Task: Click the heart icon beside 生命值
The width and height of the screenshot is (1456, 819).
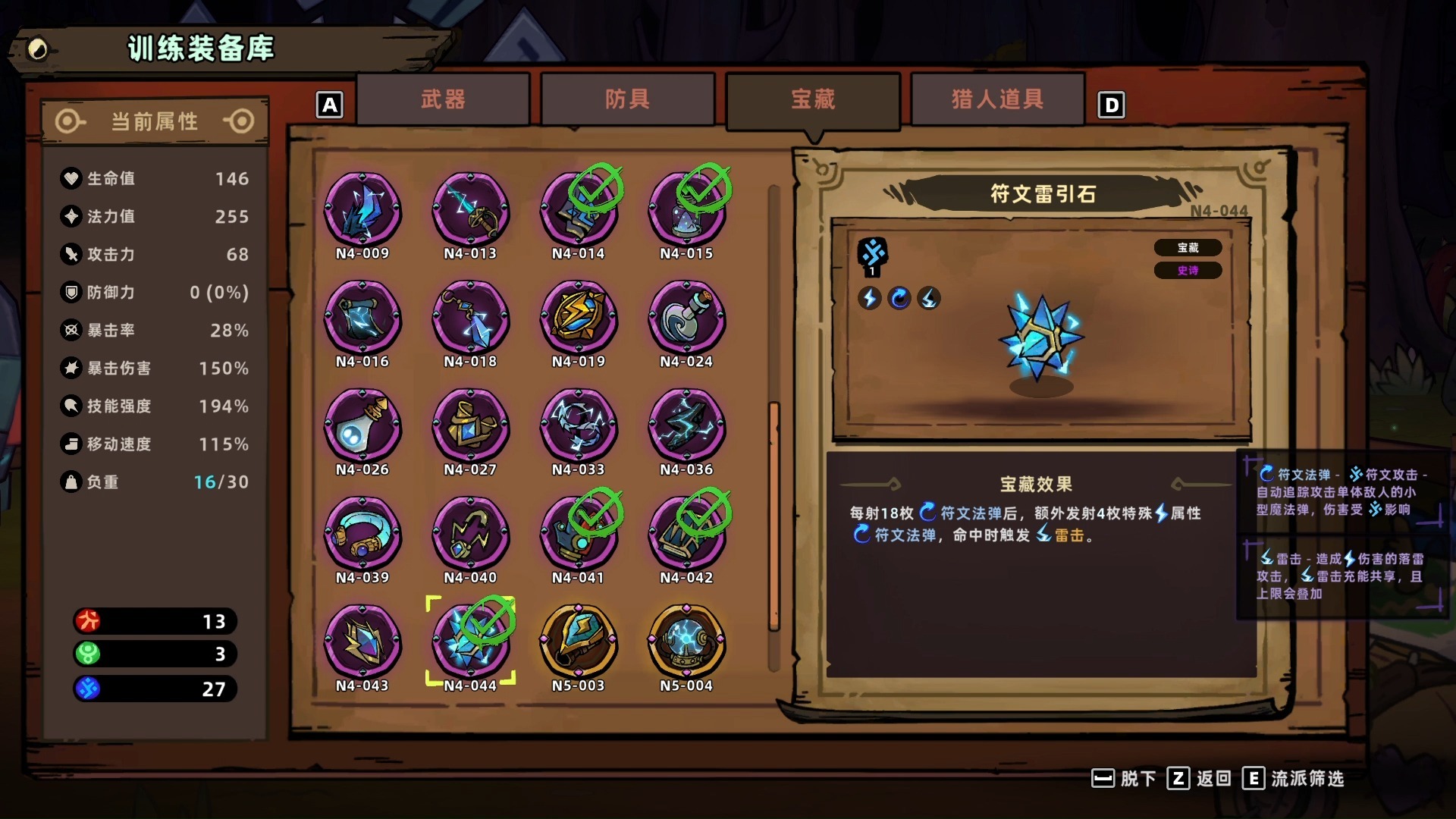Action: [x=70, y=179]
